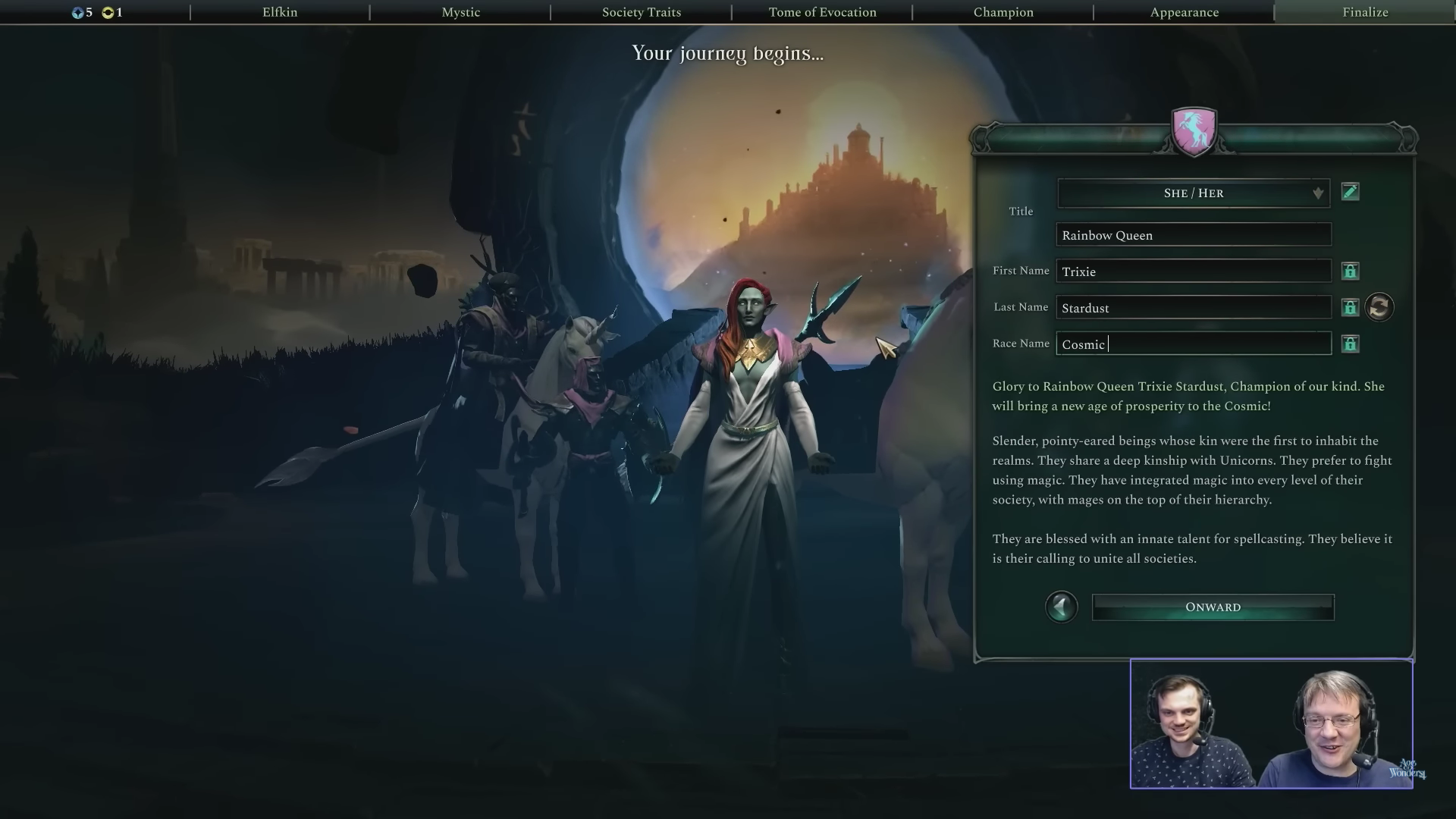Click the back arrow beside the Onward button

point(1062,607)
